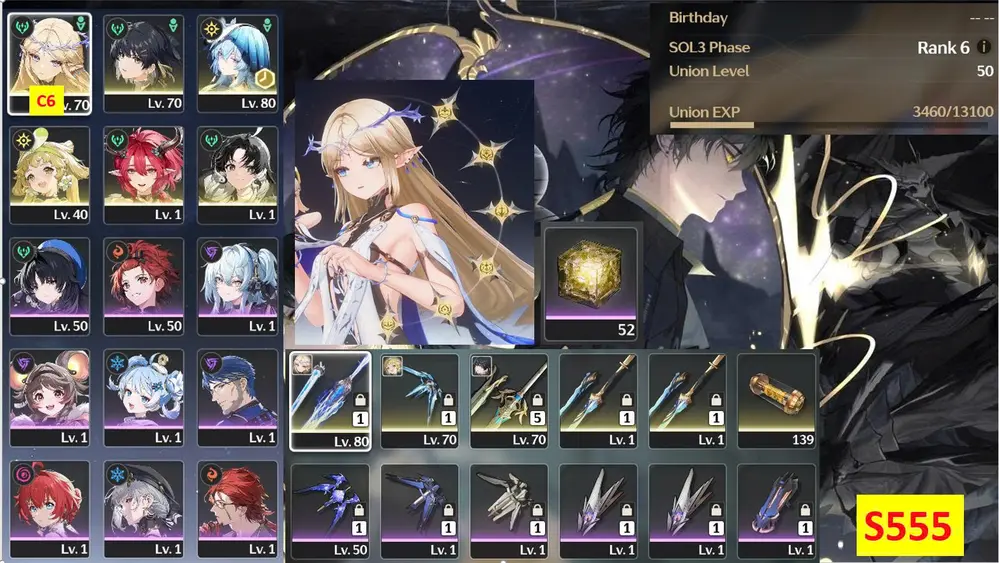Select the Lv. 80 sword weapon slot
The image size is (999, 563).
[x=330, y=400]
